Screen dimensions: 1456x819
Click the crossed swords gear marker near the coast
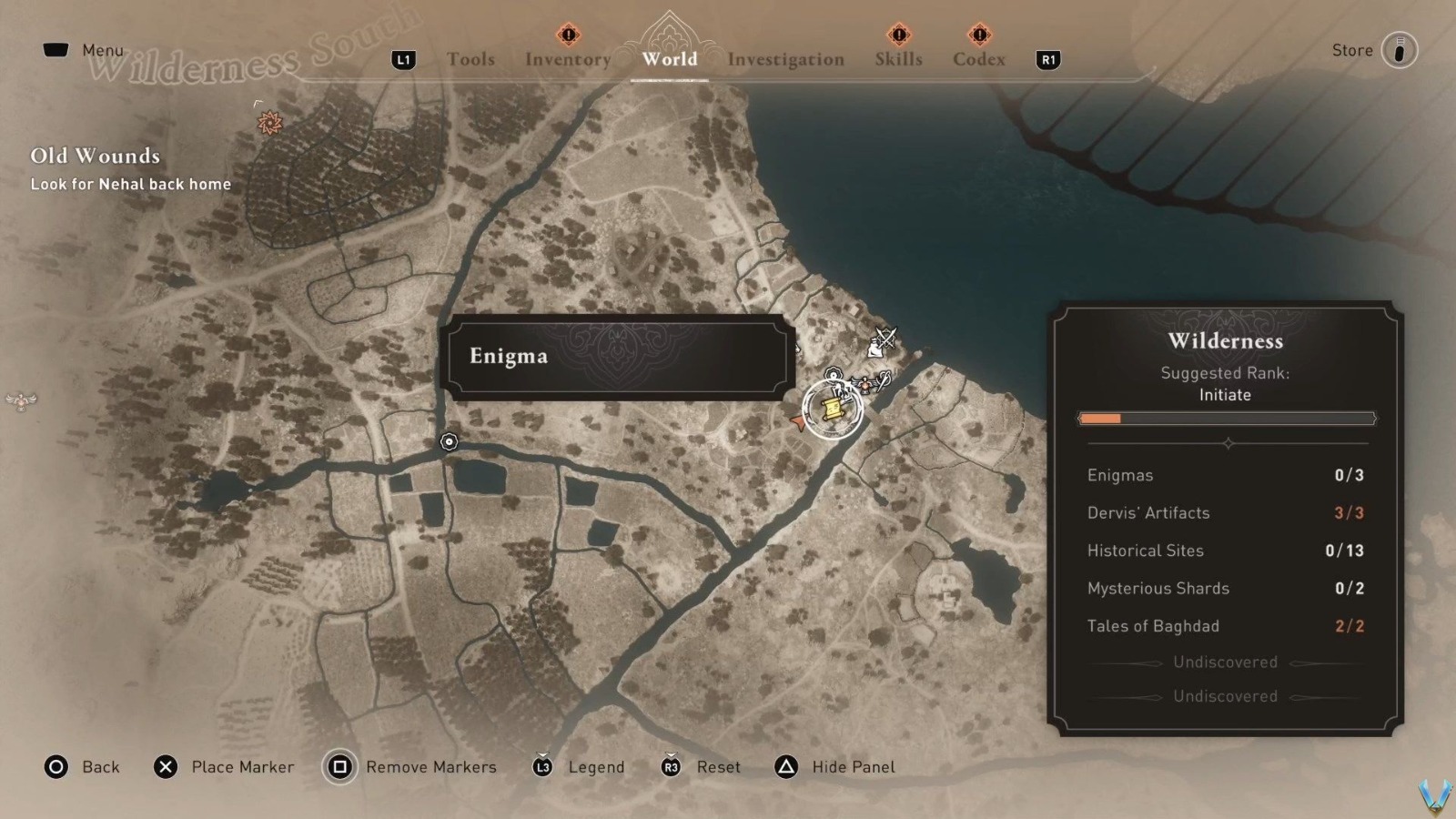click(885, 339)
